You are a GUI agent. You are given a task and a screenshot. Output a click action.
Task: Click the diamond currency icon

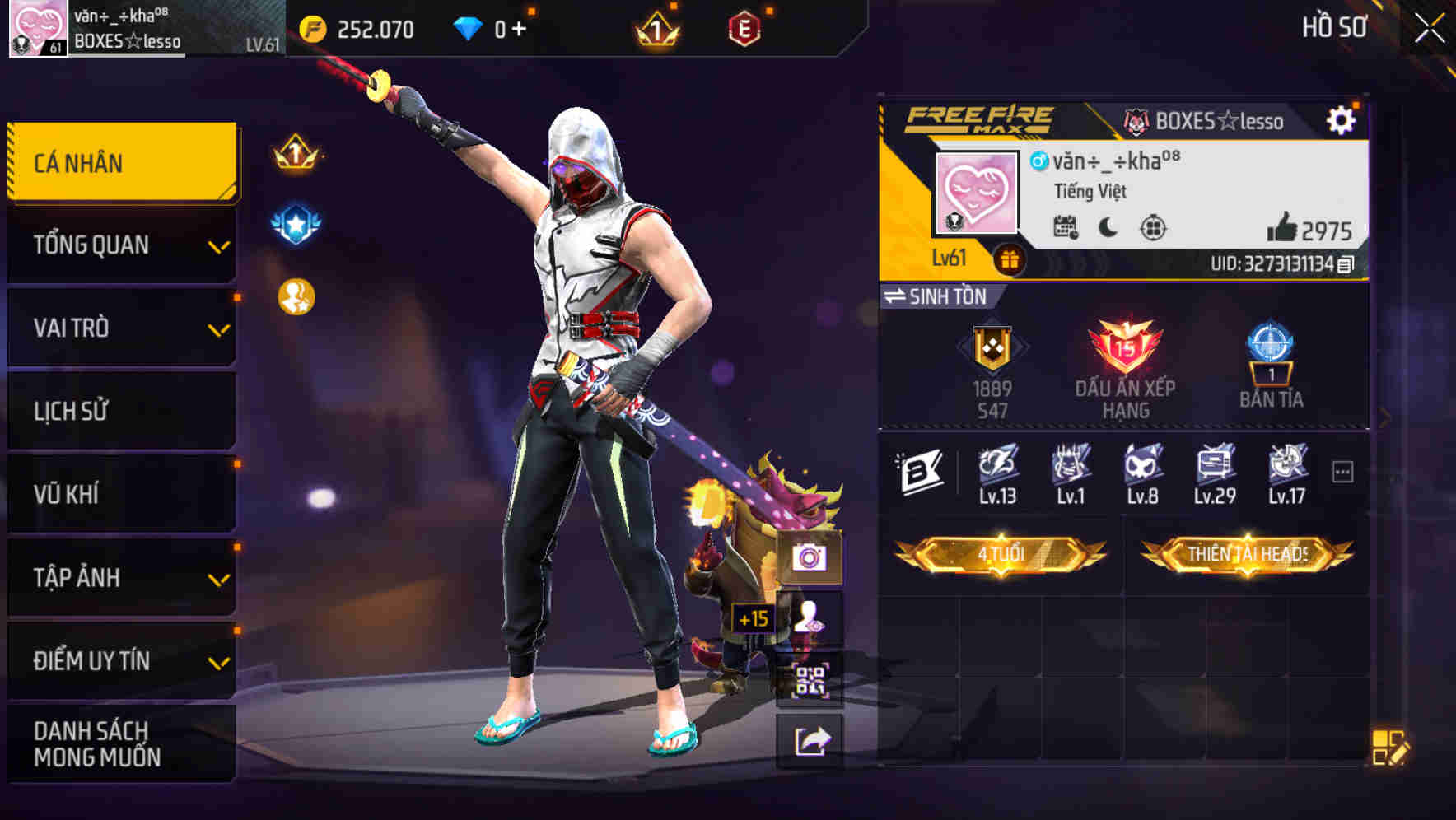pos(468,27)
